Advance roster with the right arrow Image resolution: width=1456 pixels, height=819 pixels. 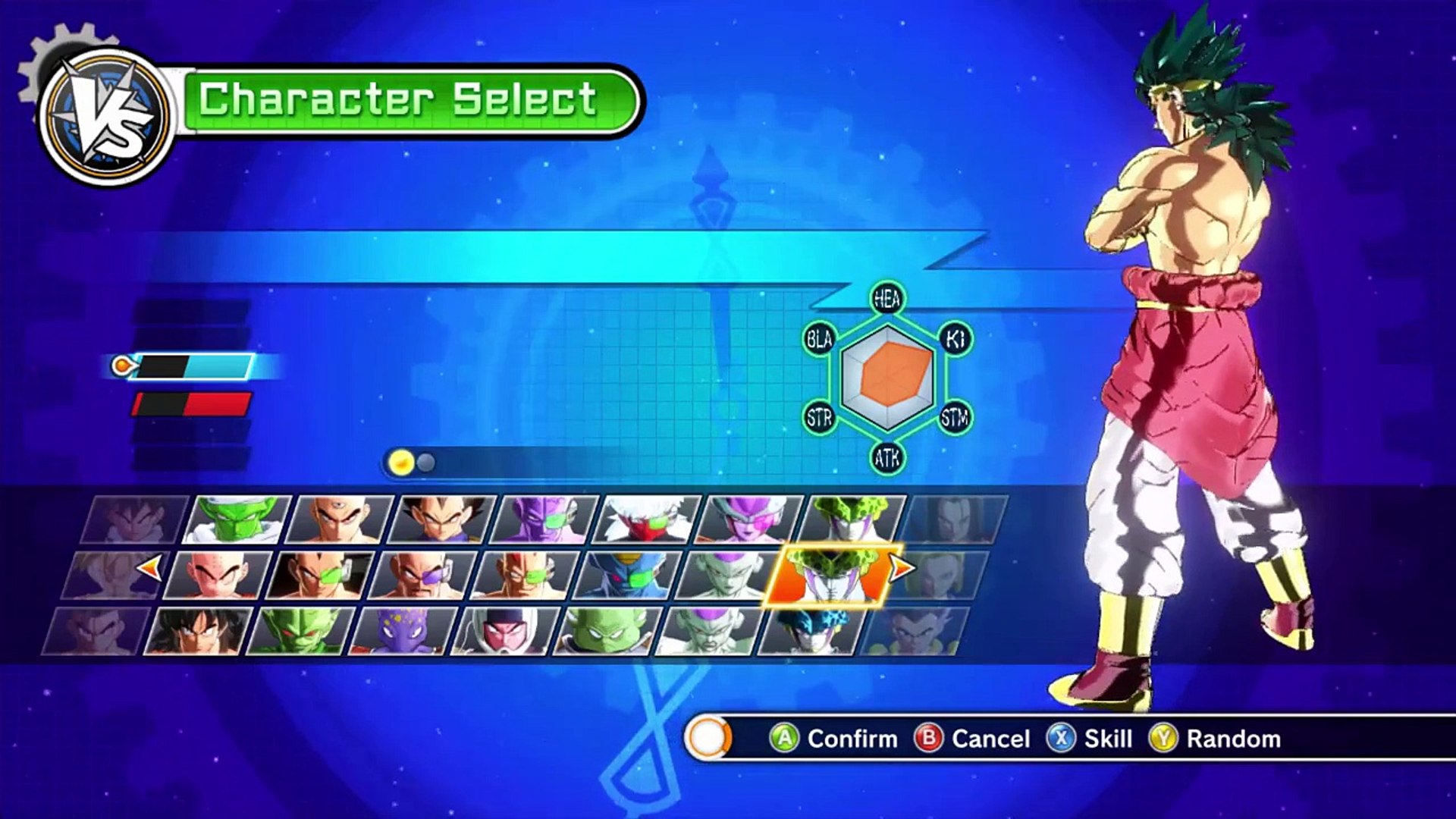(901, 567)
